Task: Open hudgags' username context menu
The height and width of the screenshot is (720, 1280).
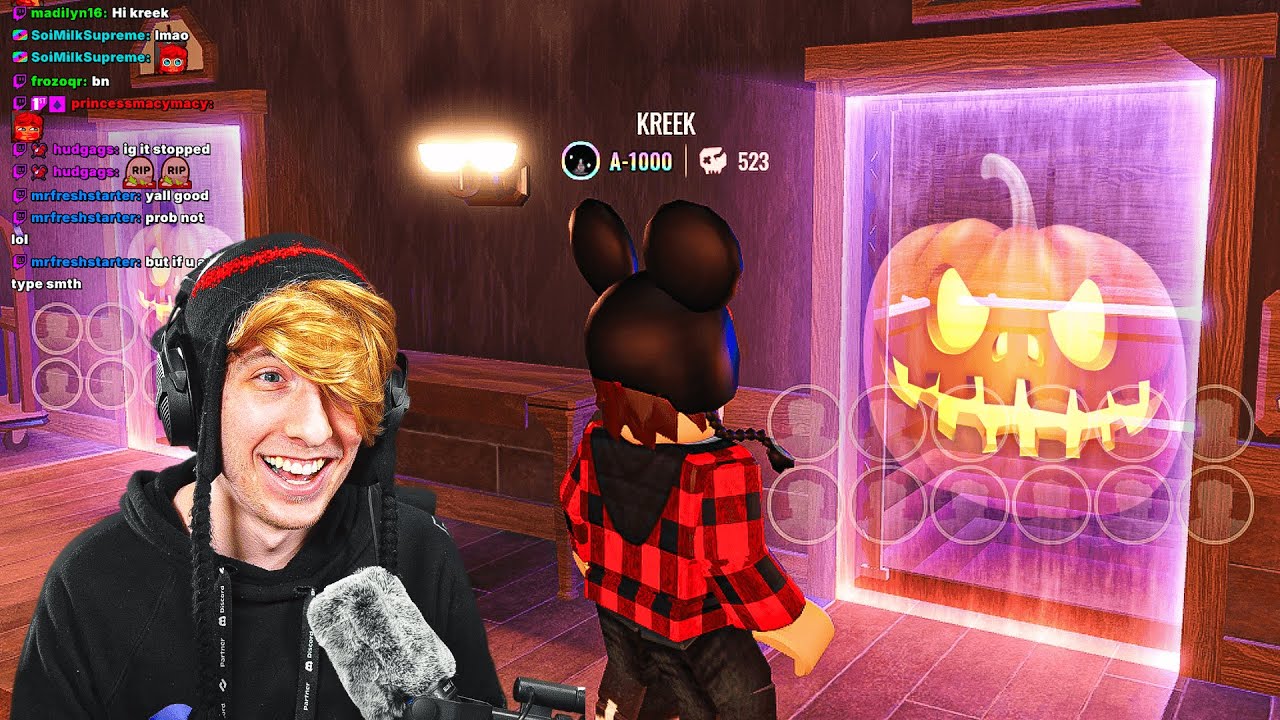Action: [x=81, y=149]
